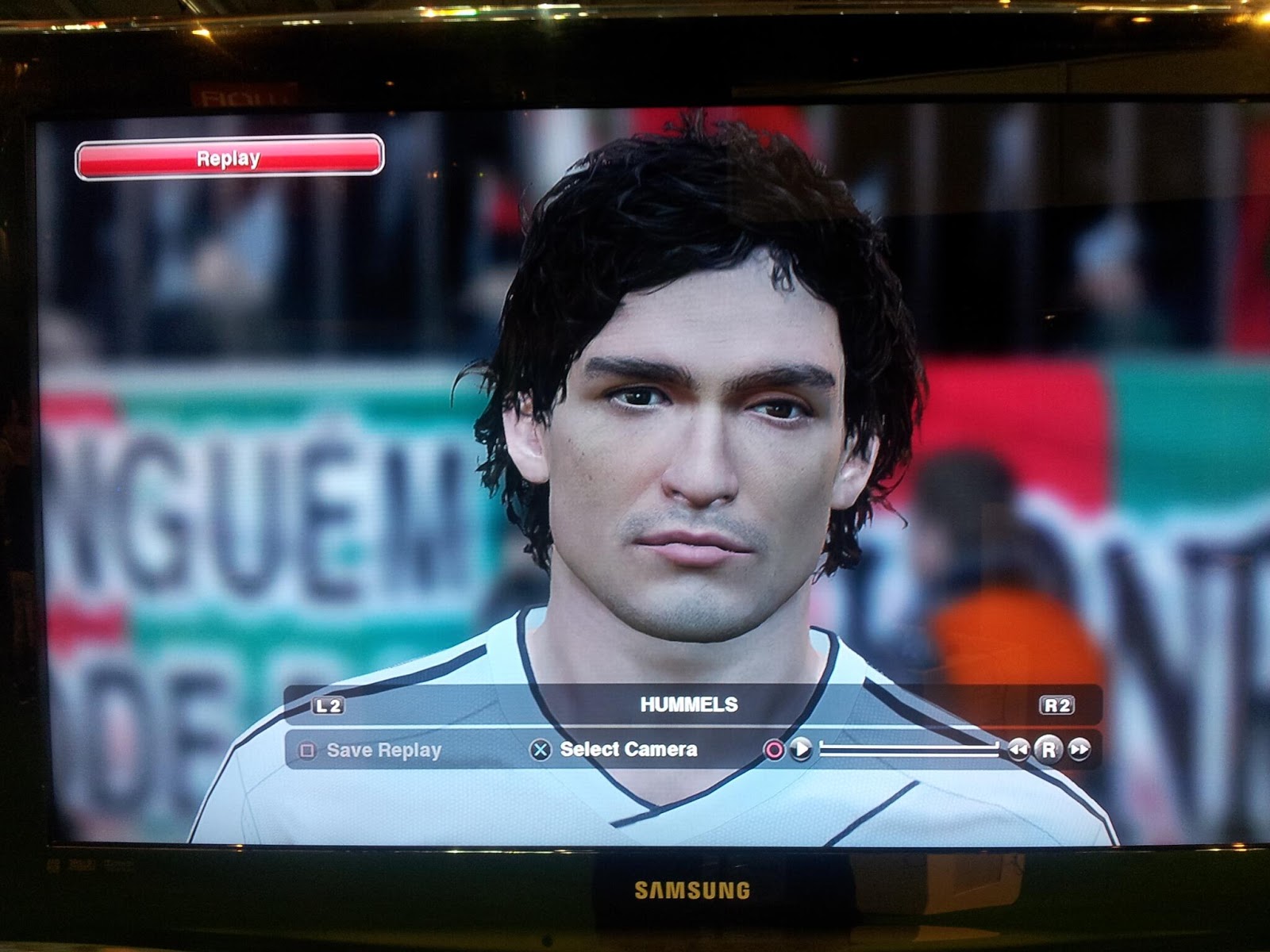Select the R replay restart icon

pos(1048,749)
